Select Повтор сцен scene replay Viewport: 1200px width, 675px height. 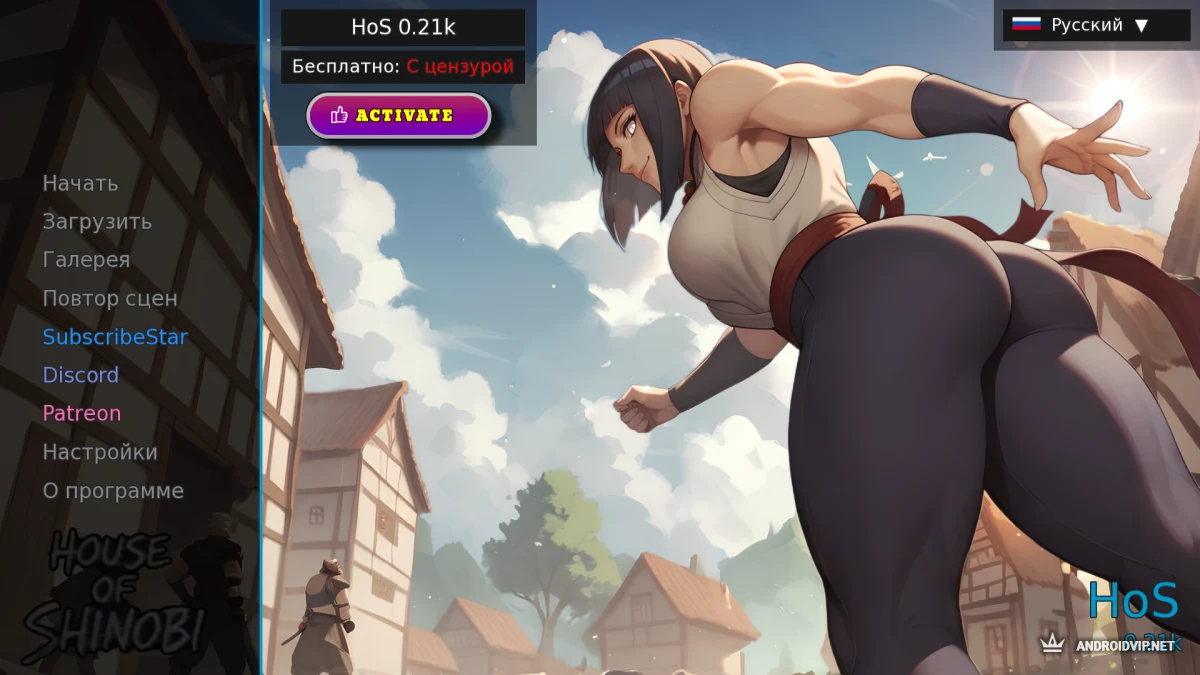coord(110,298)
